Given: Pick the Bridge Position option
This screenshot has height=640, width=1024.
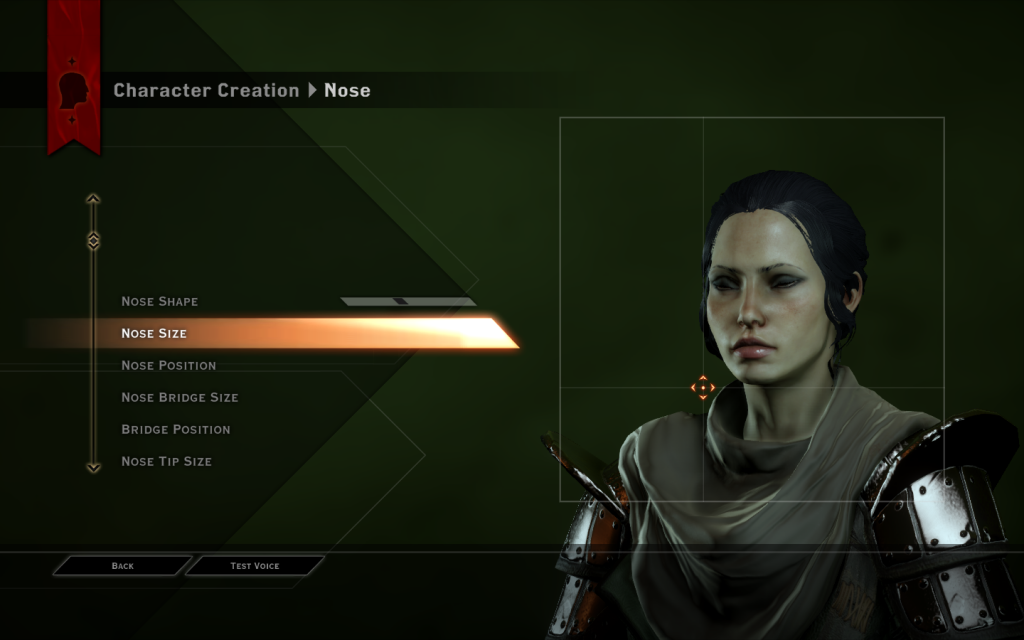Looking at the screenshot, I should (176, 429).
